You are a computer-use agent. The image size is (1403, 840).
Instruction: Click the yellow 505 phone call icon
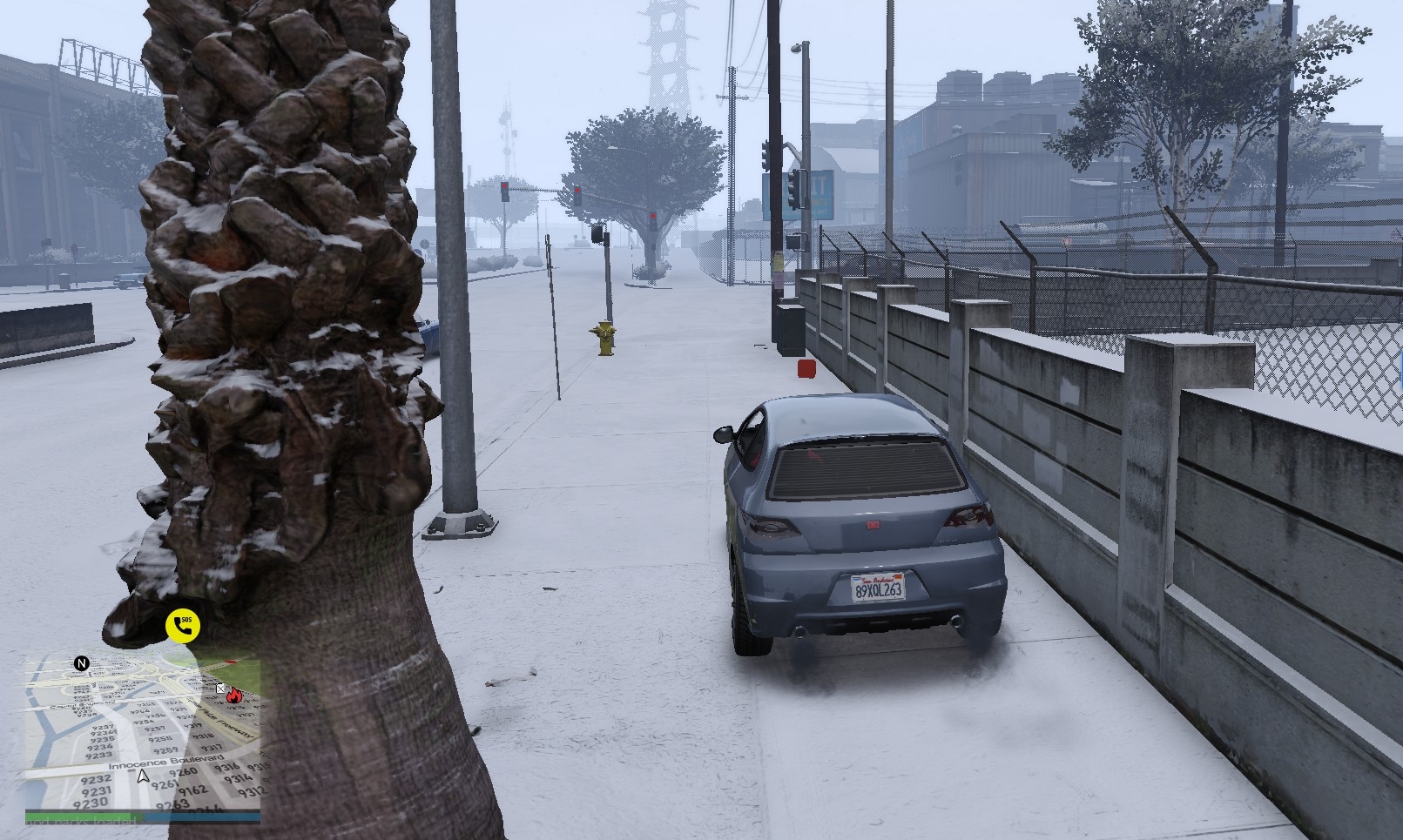pyautogui.click(x=183, y=625)
